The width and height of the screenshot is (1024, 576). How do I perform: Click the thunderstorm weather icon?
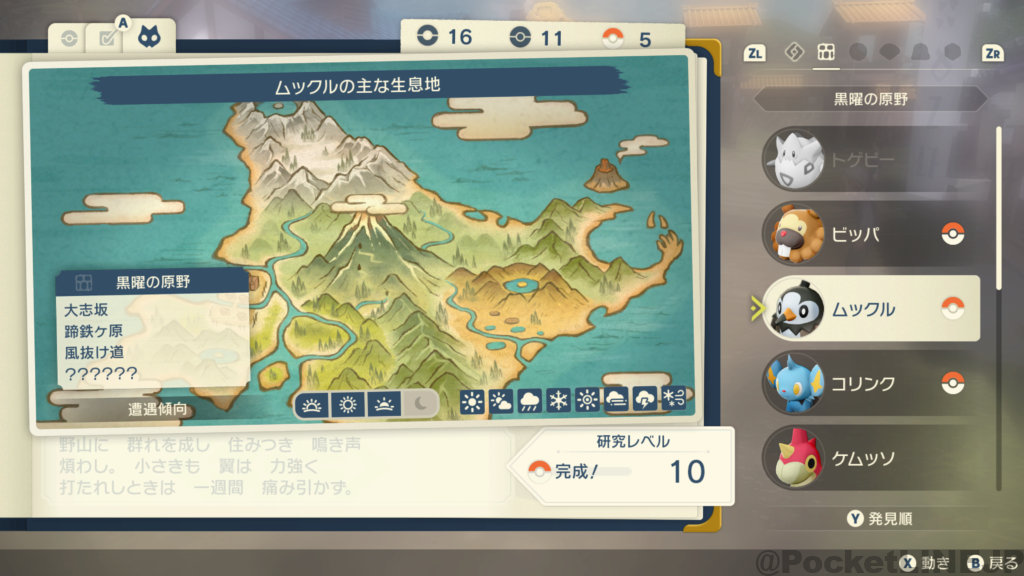(645, 402)
